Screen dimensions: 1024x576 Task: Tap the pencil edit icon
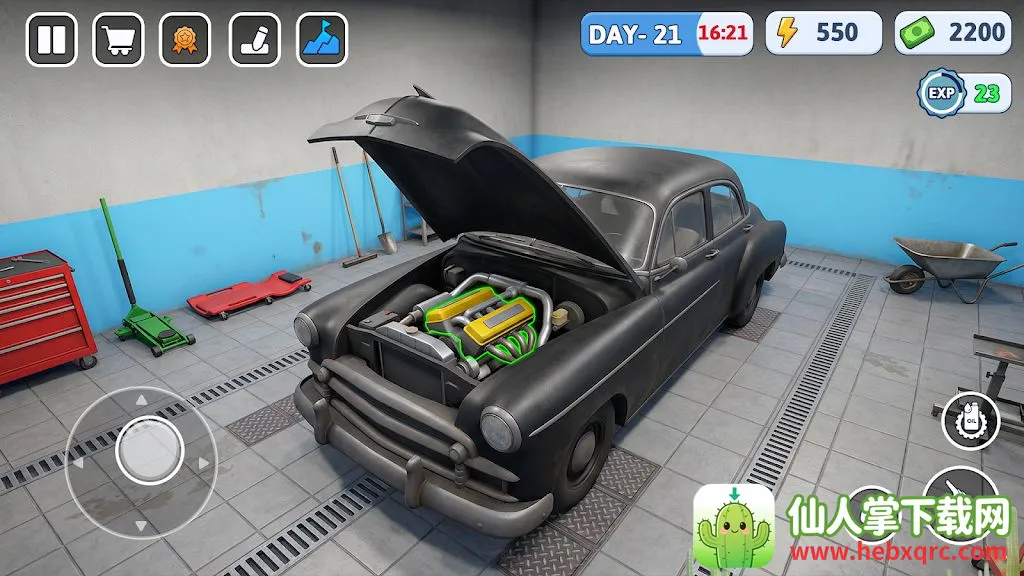[254, 40]
